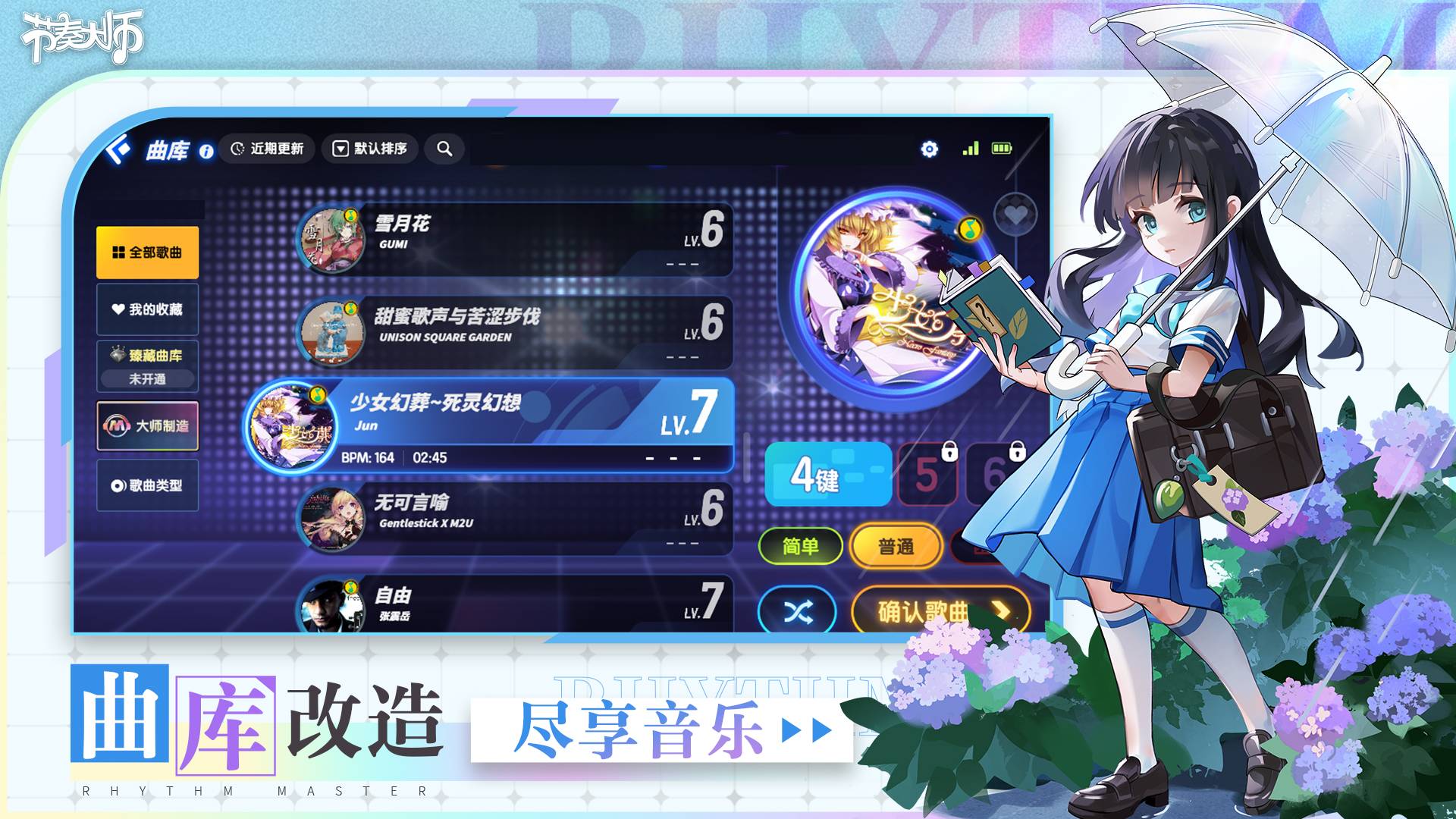The image size is (1456, 819).
Task: Select the 普通 difficulty
Action: point(897,544)
